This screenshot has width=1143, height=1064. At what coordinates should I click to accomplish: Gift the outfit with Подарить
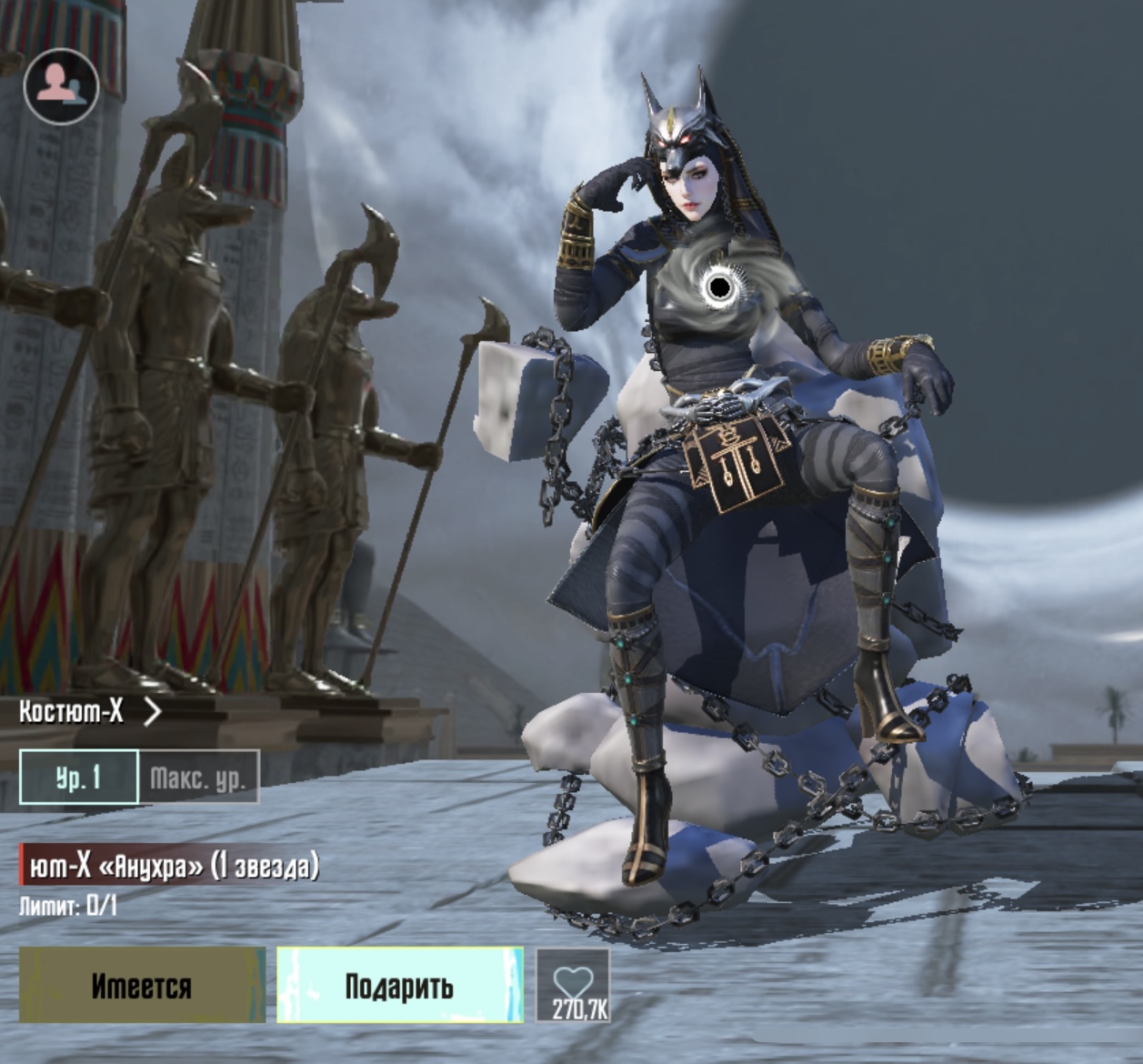coord(399,986)
